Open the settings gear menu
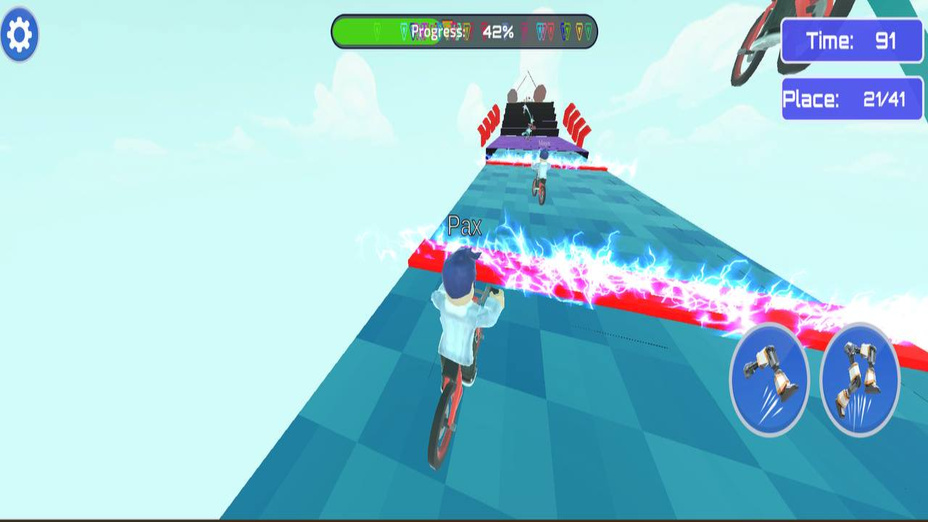The width and height of the screenshot is (928, 522). click(x=20, y=36)
